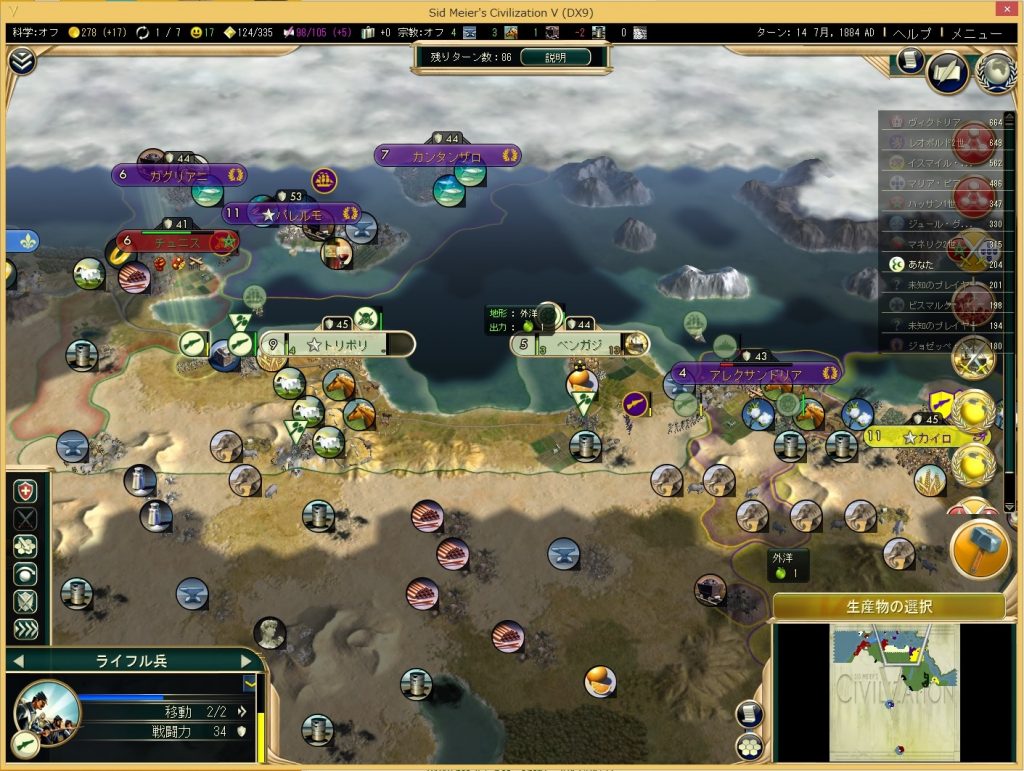Click the gold treasury readout in top bar
Screen dimensions: 1024x771
[97, 33]
